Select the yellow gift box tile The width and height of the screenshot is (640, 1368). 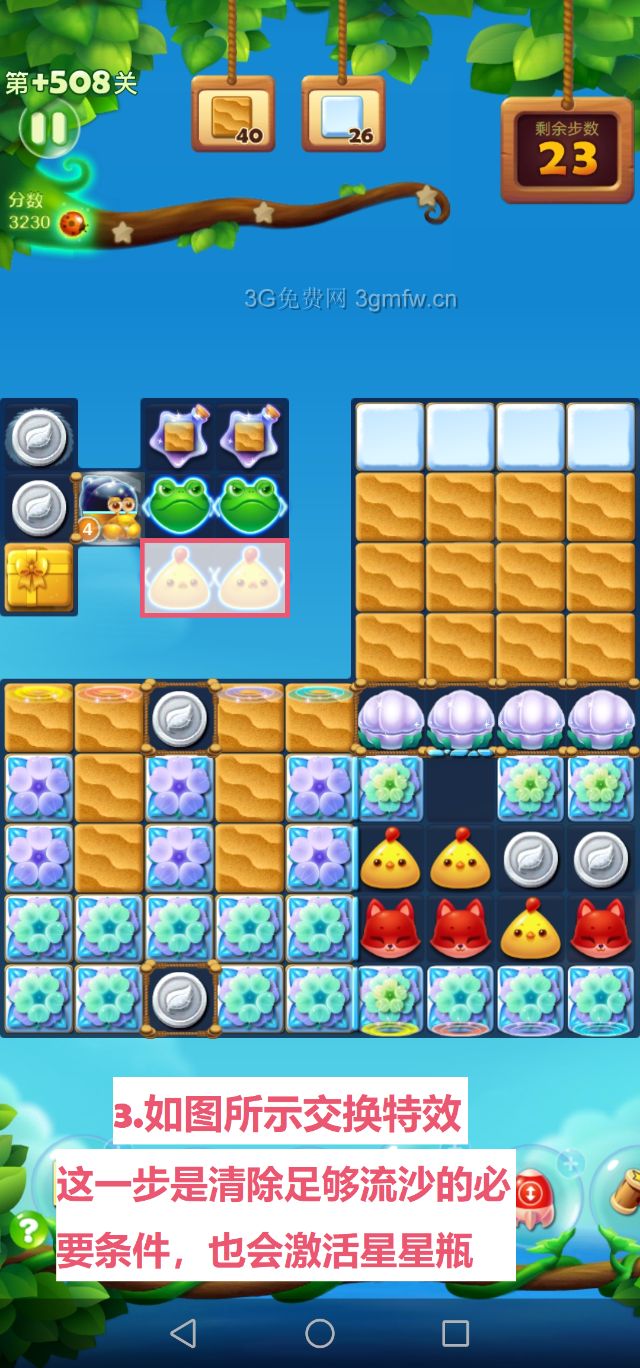coord(38,577)
